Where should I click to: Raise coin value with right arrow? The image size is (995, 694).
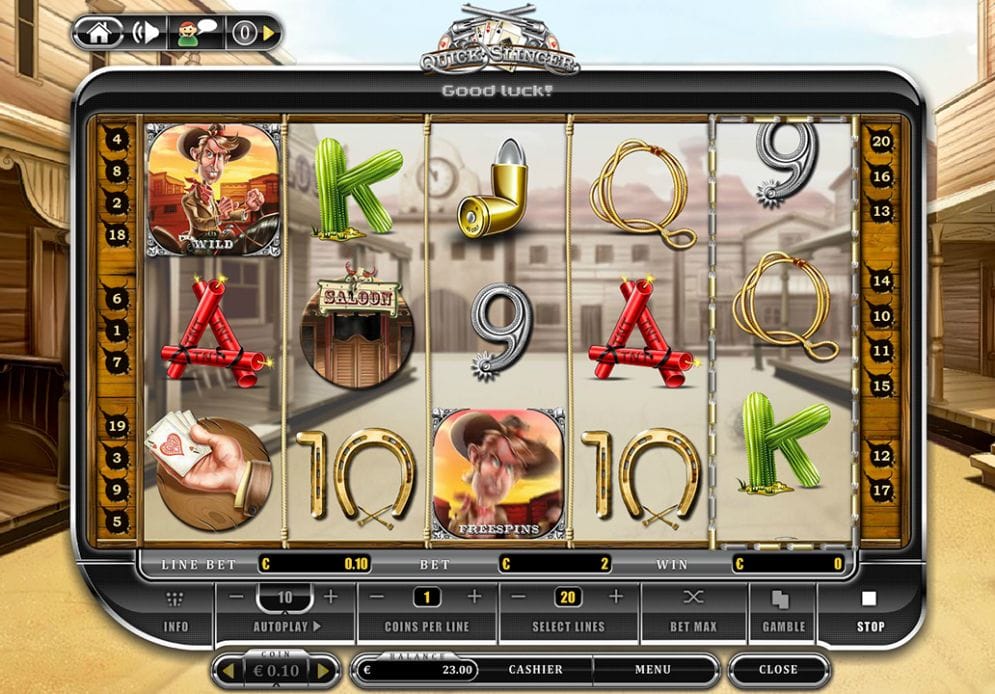coord(324,670)
